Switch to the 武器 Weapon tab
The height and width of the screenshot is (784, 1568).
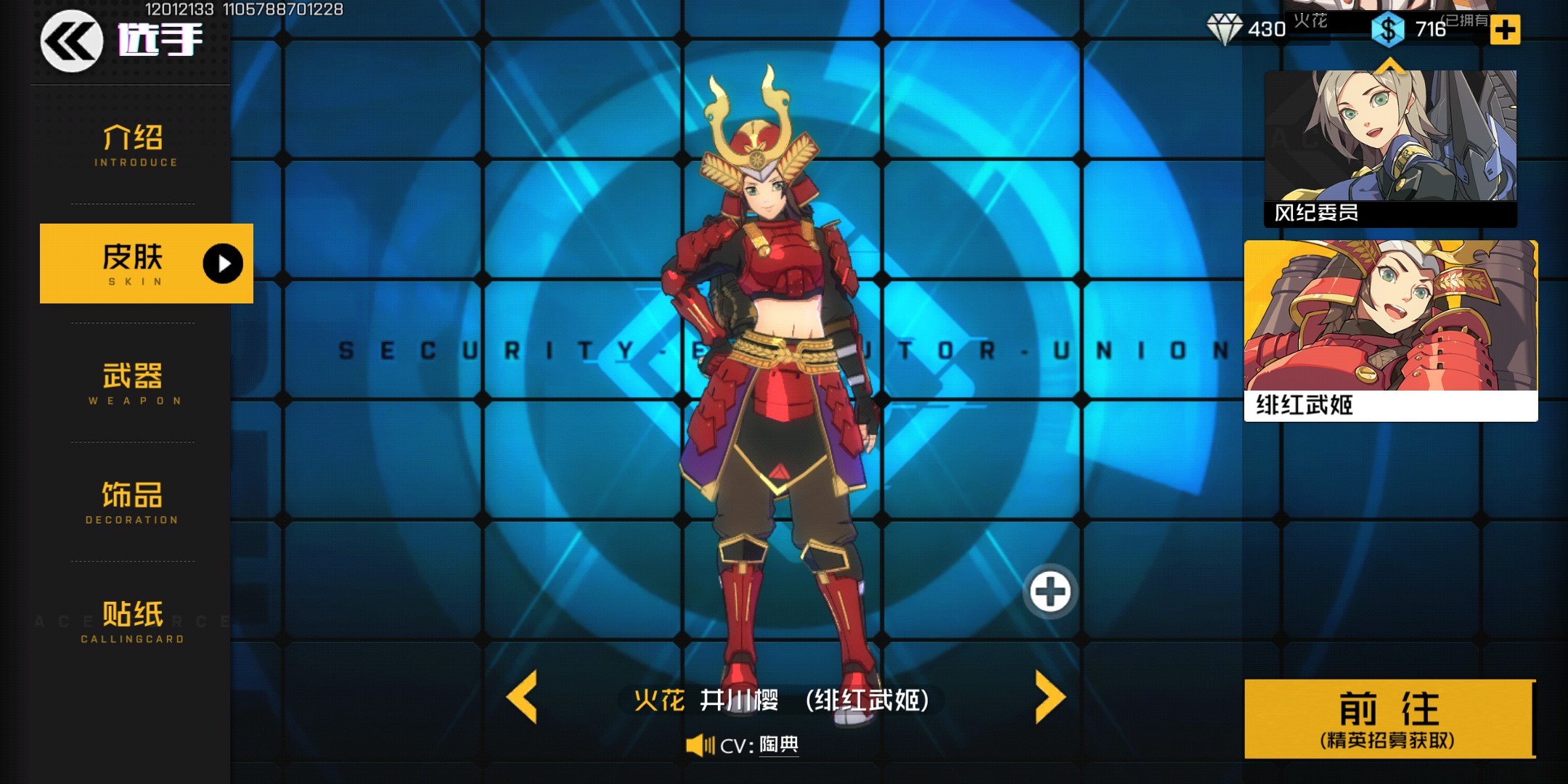[134, 383]
